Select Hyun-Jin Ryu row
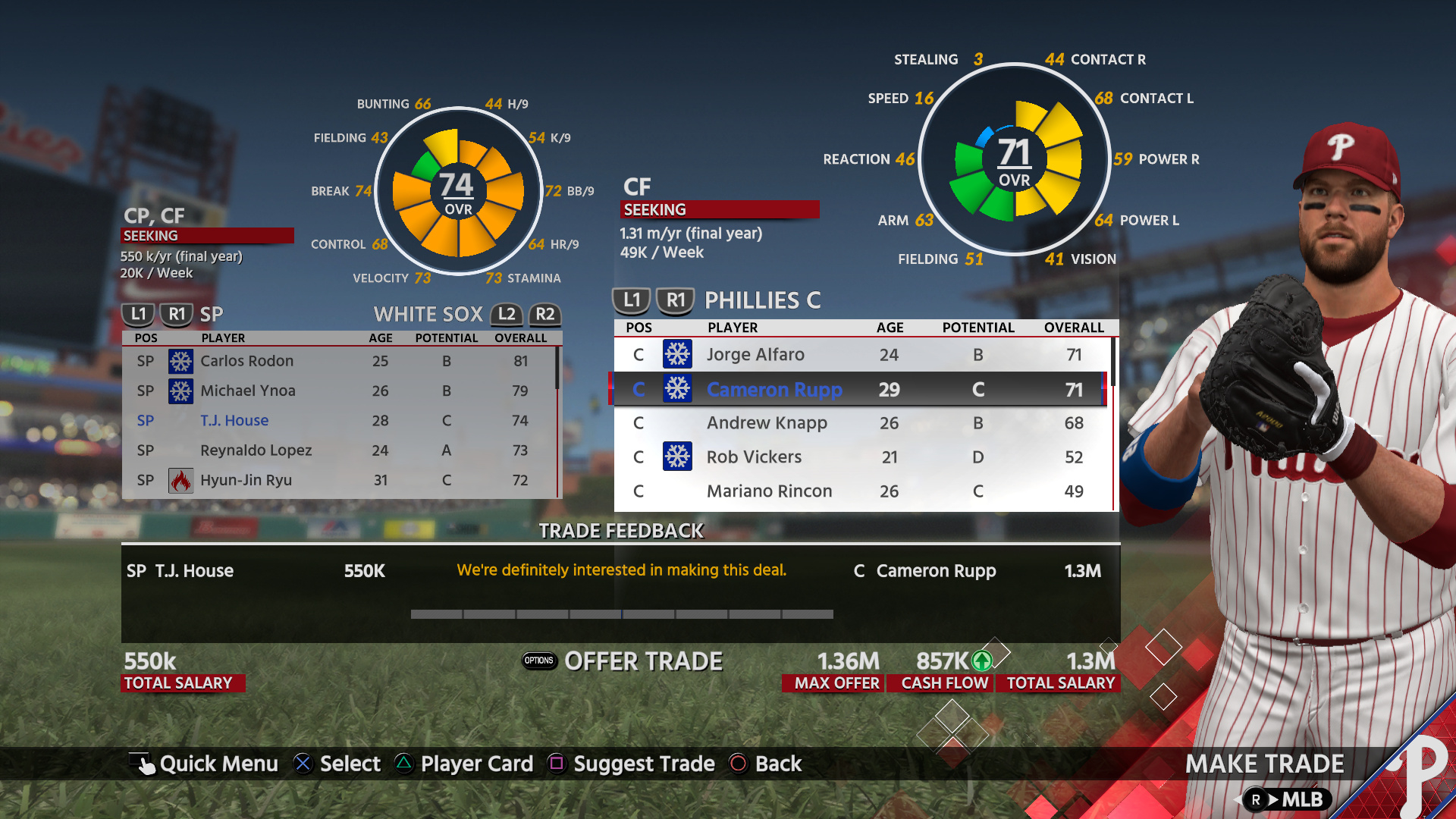This screenshot has width=1456, height=819. (246, 480)
